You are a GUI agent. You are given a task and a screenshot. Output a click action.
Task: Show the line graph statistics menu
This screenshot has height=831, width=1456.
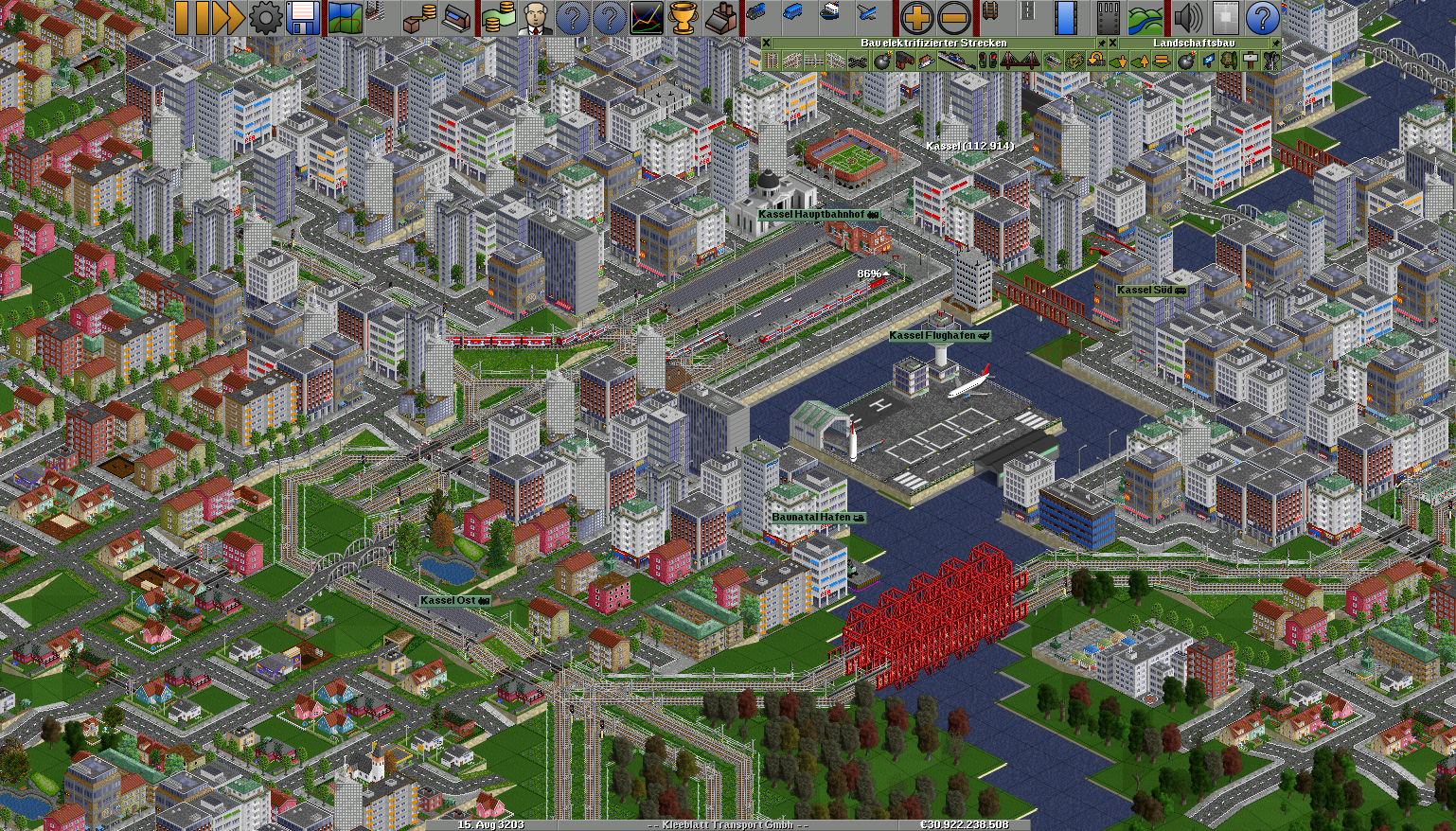[x=647, y=18]
